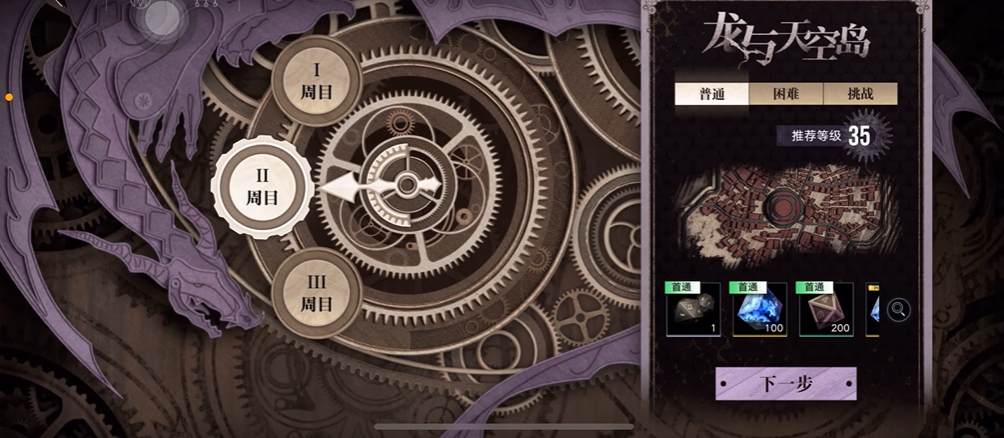Inspect the dice reward with quantity 1
Screen dimensions: 1004x438
[x=693, y=310]
